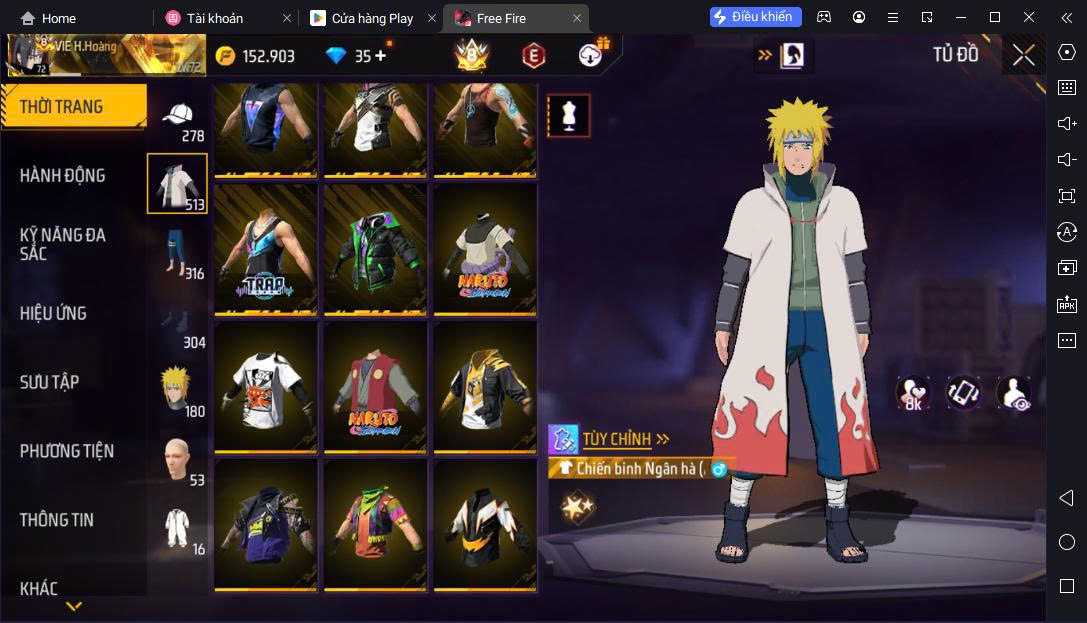
Task: Add diamonds with the plus button
Action: click(380, 56)
